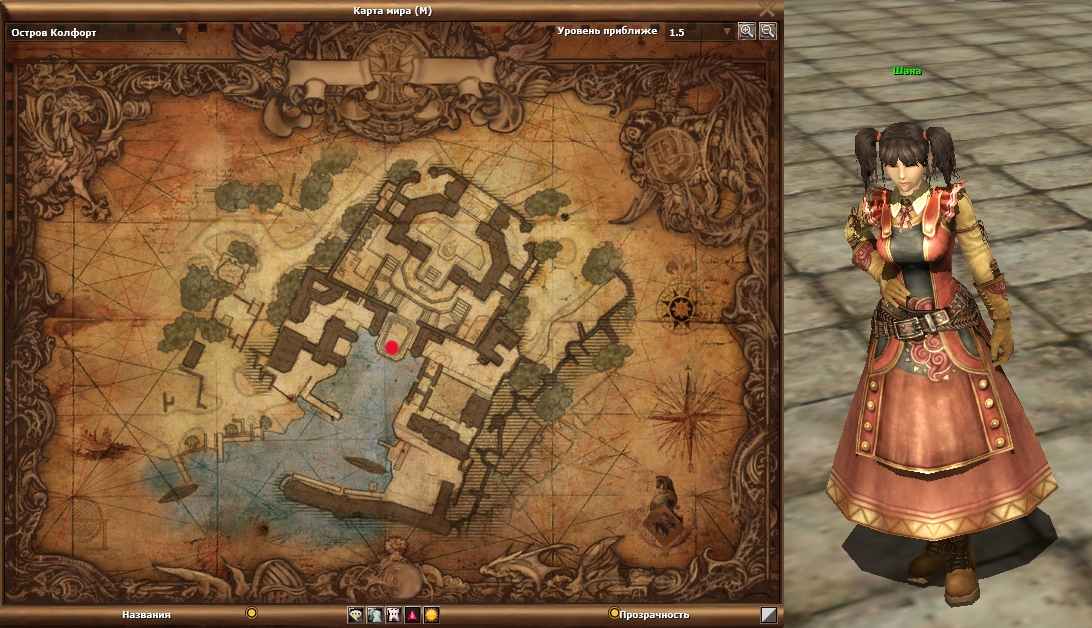
Task: Toggle the red triangle map filter icon
Action: [x=412, y=615]
